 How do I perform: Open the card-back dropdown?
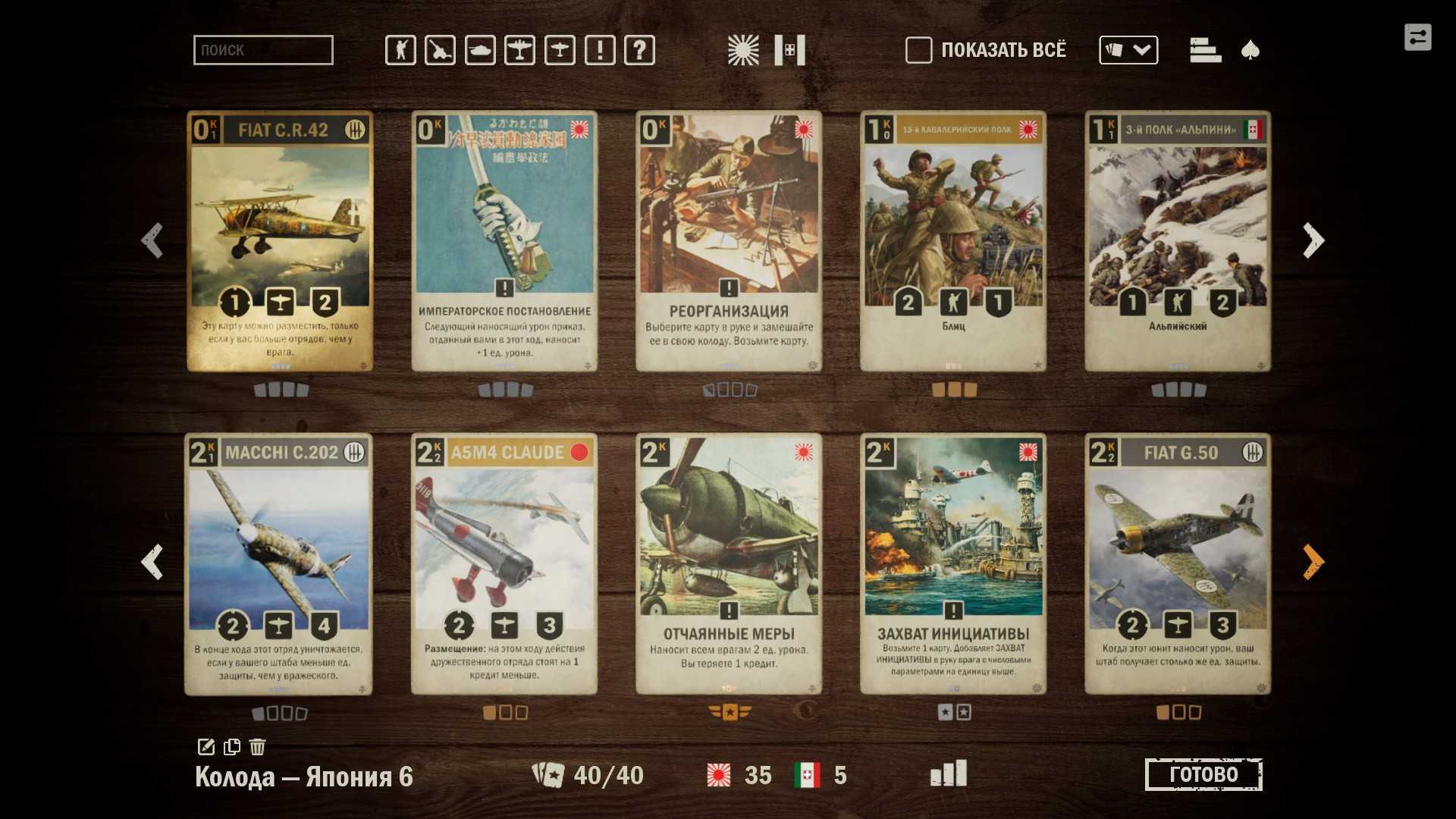(x=1128, y=50)
